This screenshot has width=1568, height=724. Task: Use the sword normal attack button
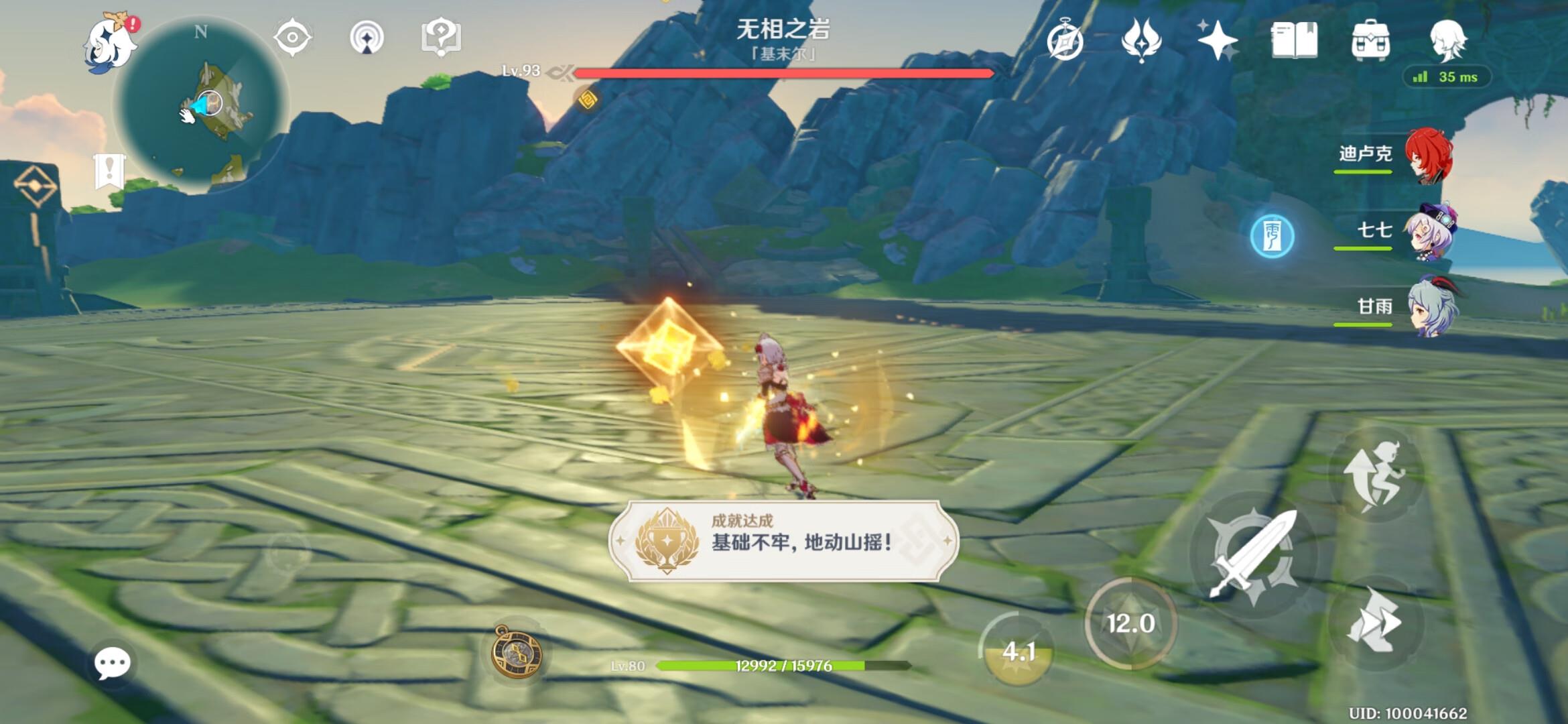click(x=1253, y=554)
